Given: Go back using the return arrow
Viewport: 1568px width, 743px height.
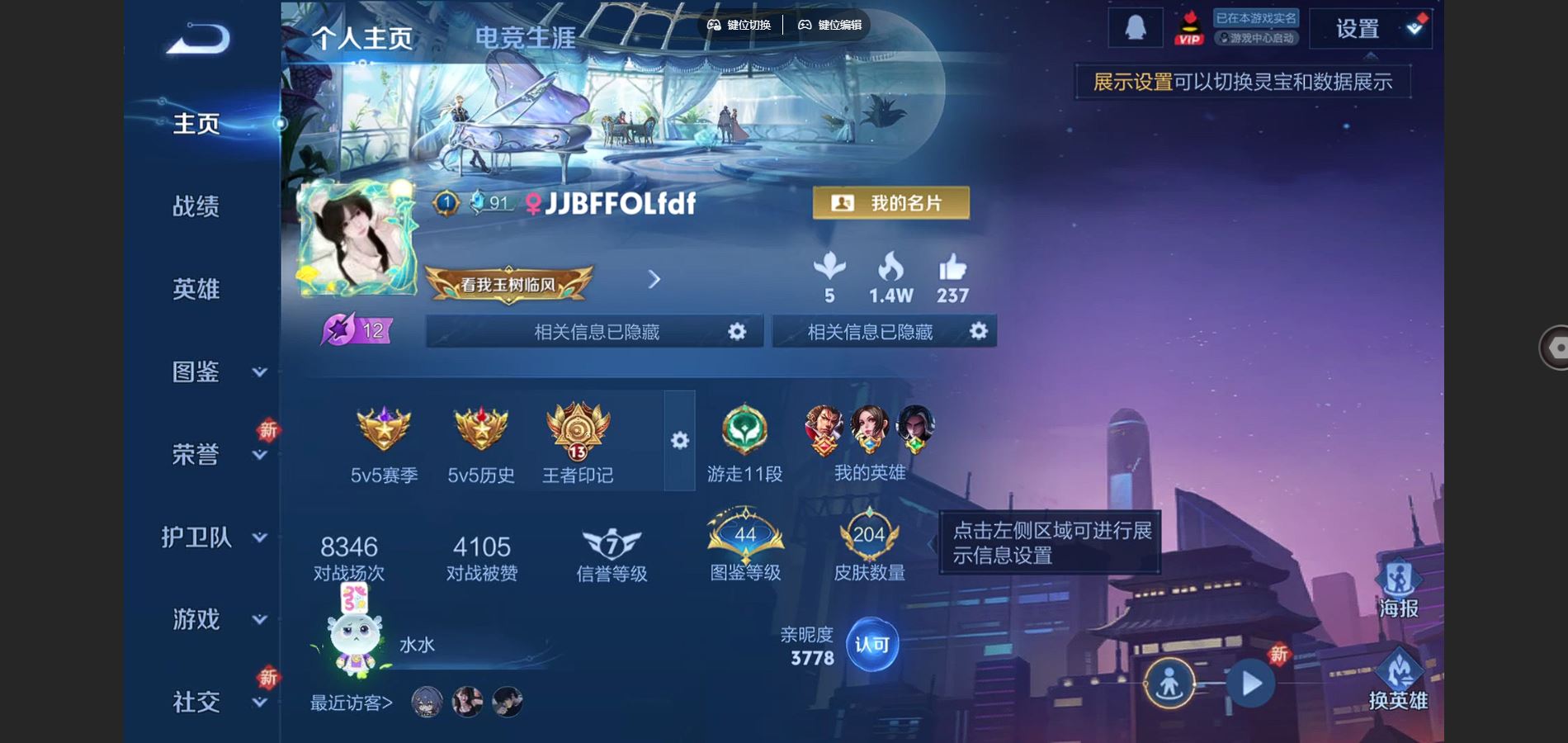Looking at the screenshot, I should (198, 39).
